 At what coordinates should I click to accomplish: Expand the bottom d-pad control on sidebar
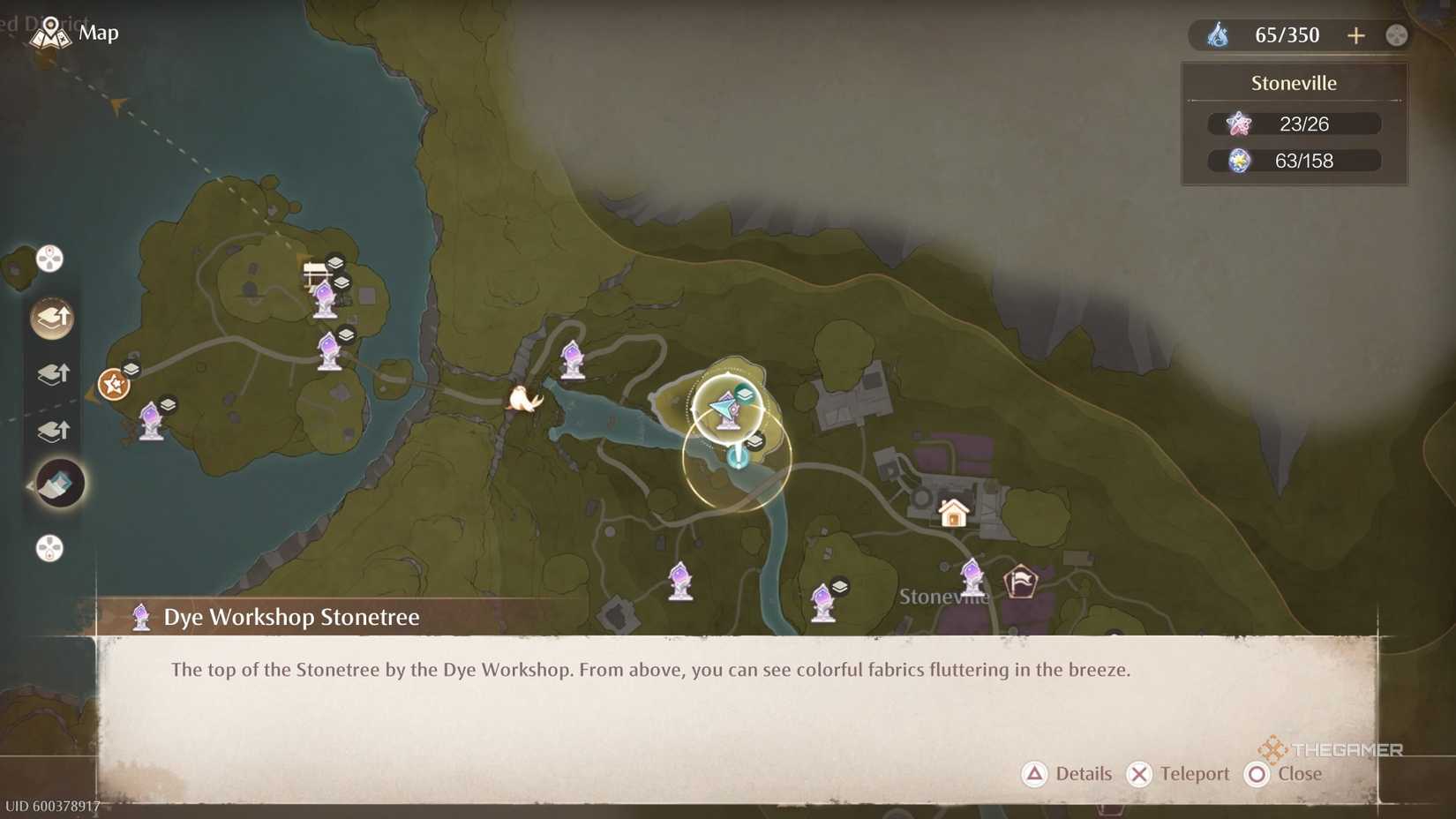(50, 549)
